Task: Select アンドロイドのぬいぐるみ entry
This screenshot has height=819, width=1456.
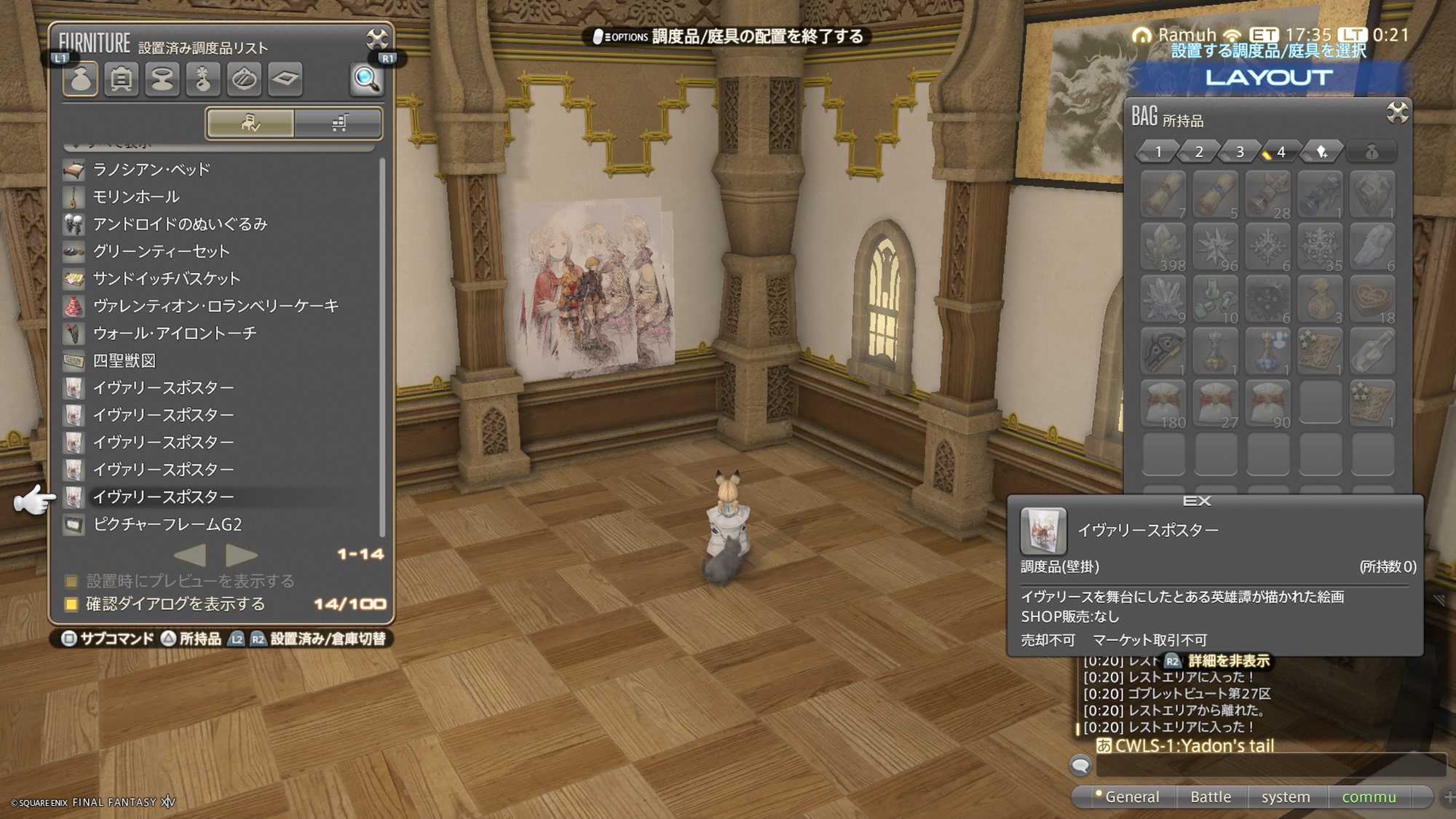Action: pyautogui.click(x=180, y=224)
